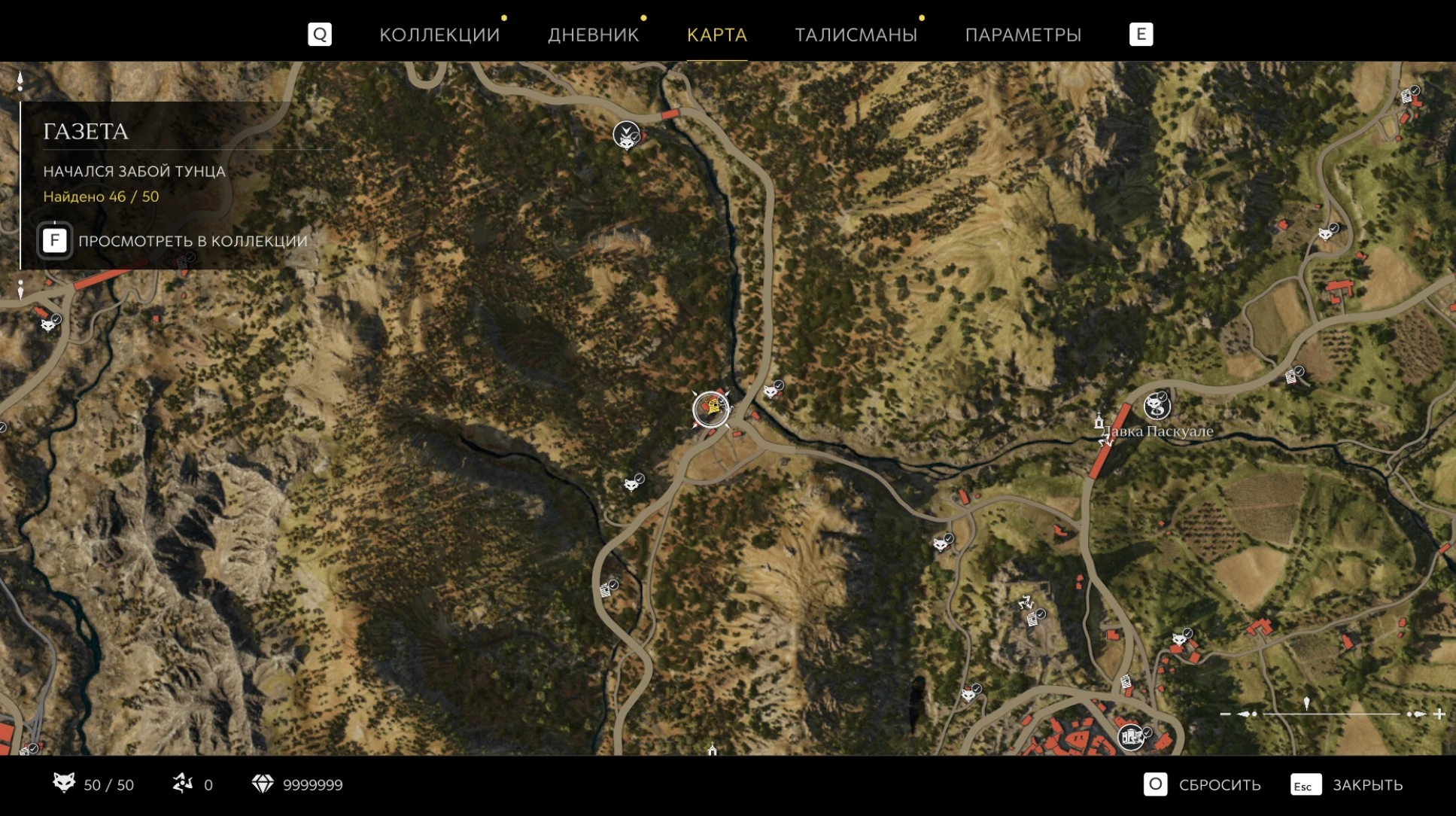This screenshot has width=1456, height=816.
Task: Zoom the map out with minus
Action: pos(1226,714)
